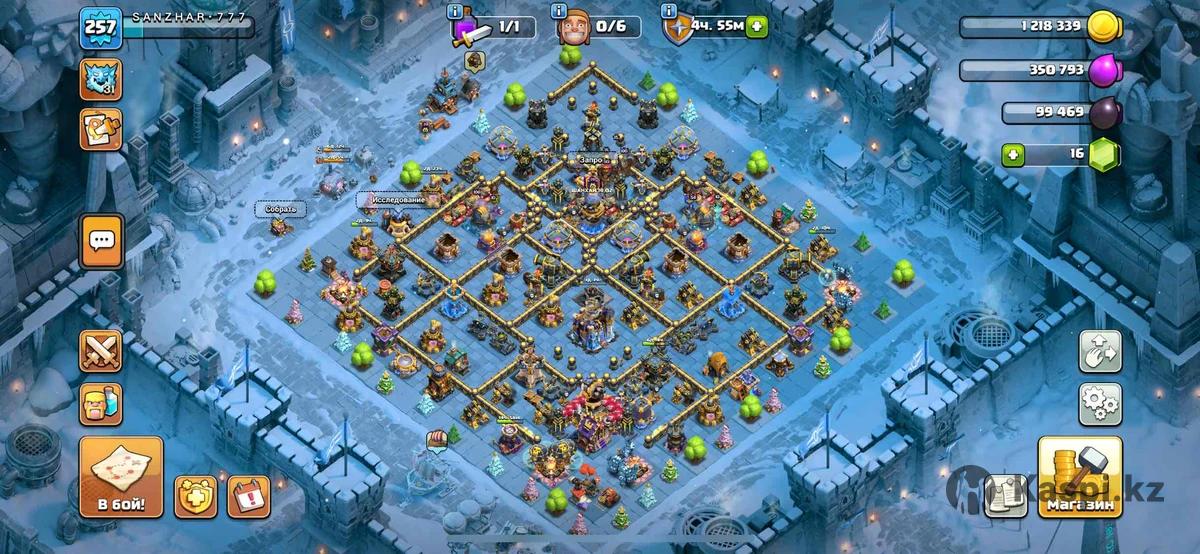Open the chat speech bubble panel
The image size is (1200, 554).
click(x=101, y=240)
